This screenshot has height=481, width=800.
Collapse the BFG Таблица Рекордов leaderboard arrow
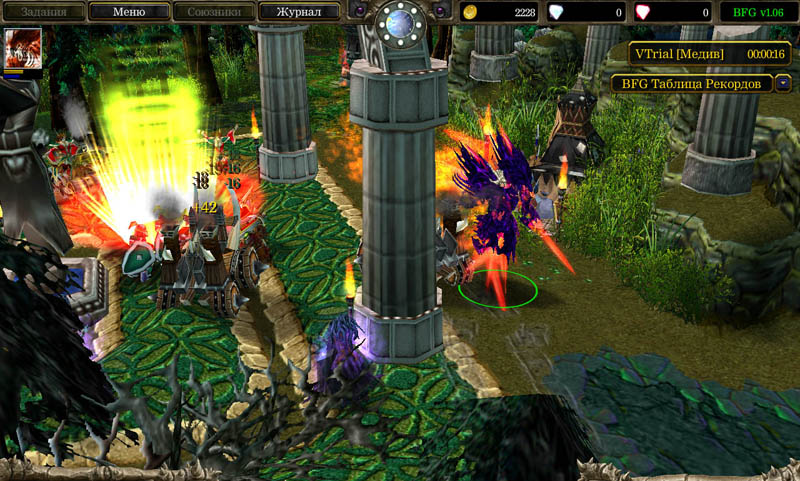[784, 83]
